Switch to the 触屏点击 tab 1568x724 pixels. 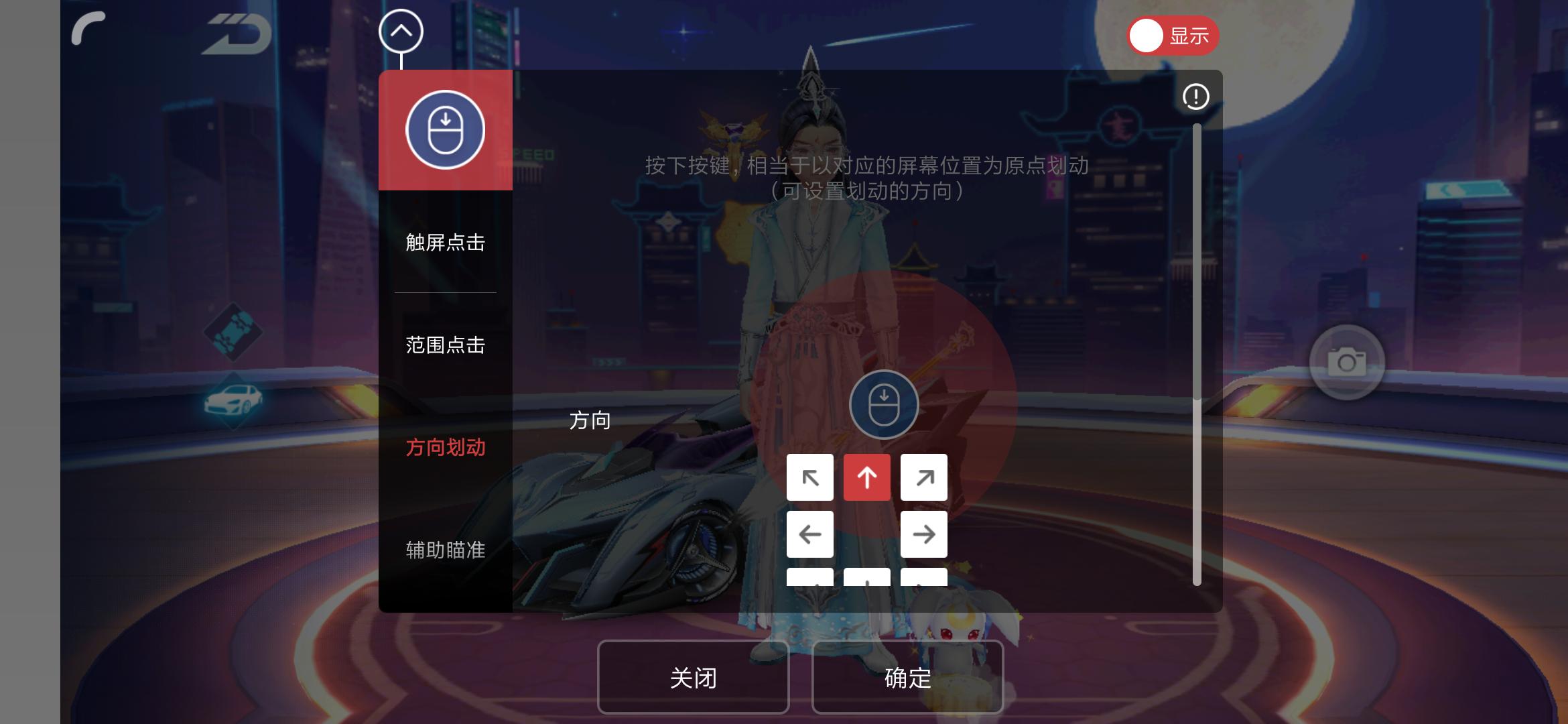coord(445,244)
